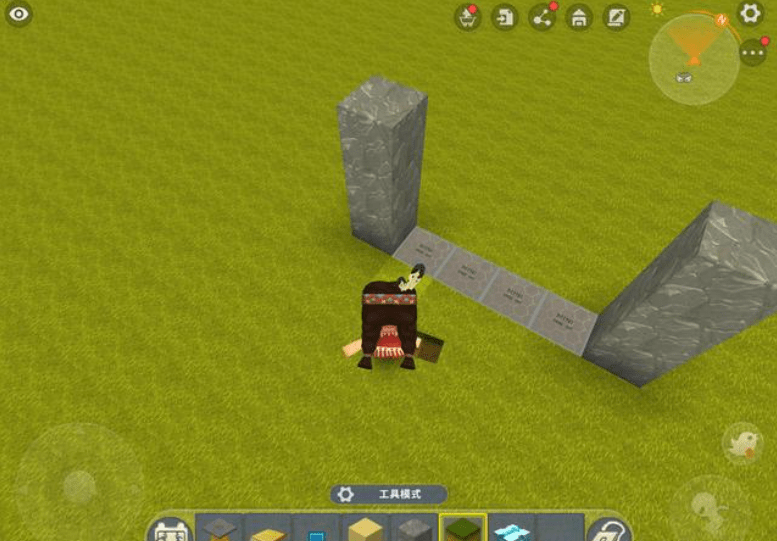Switch the 工具模式 tool mode button
777x541 pixels.
click(x=389, y=494)
